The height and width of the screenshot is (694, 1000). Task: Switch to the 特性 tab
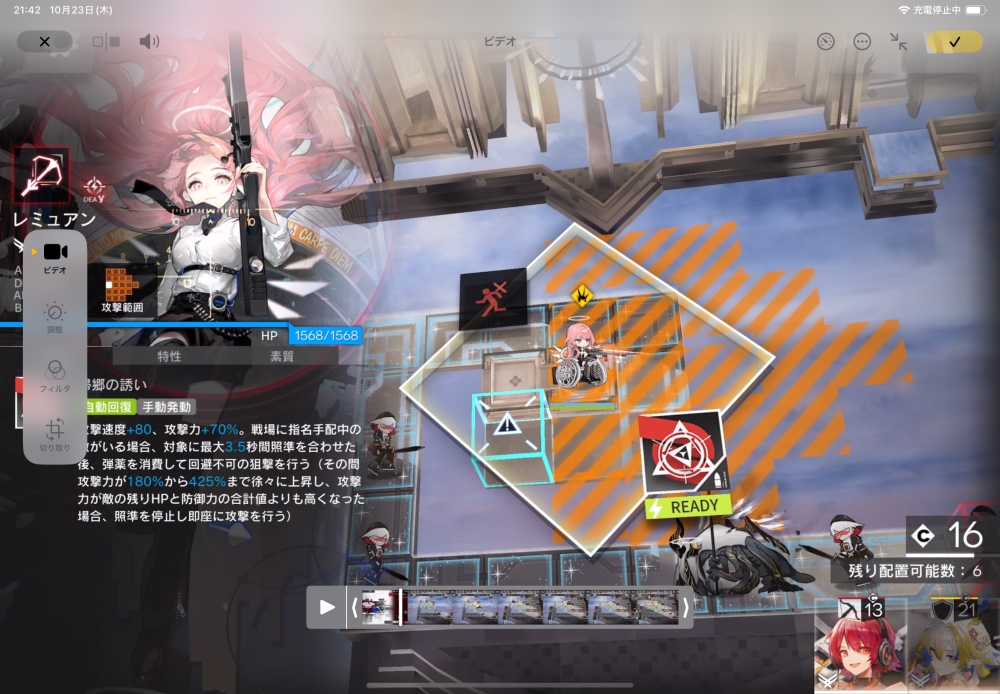(169, 356)
